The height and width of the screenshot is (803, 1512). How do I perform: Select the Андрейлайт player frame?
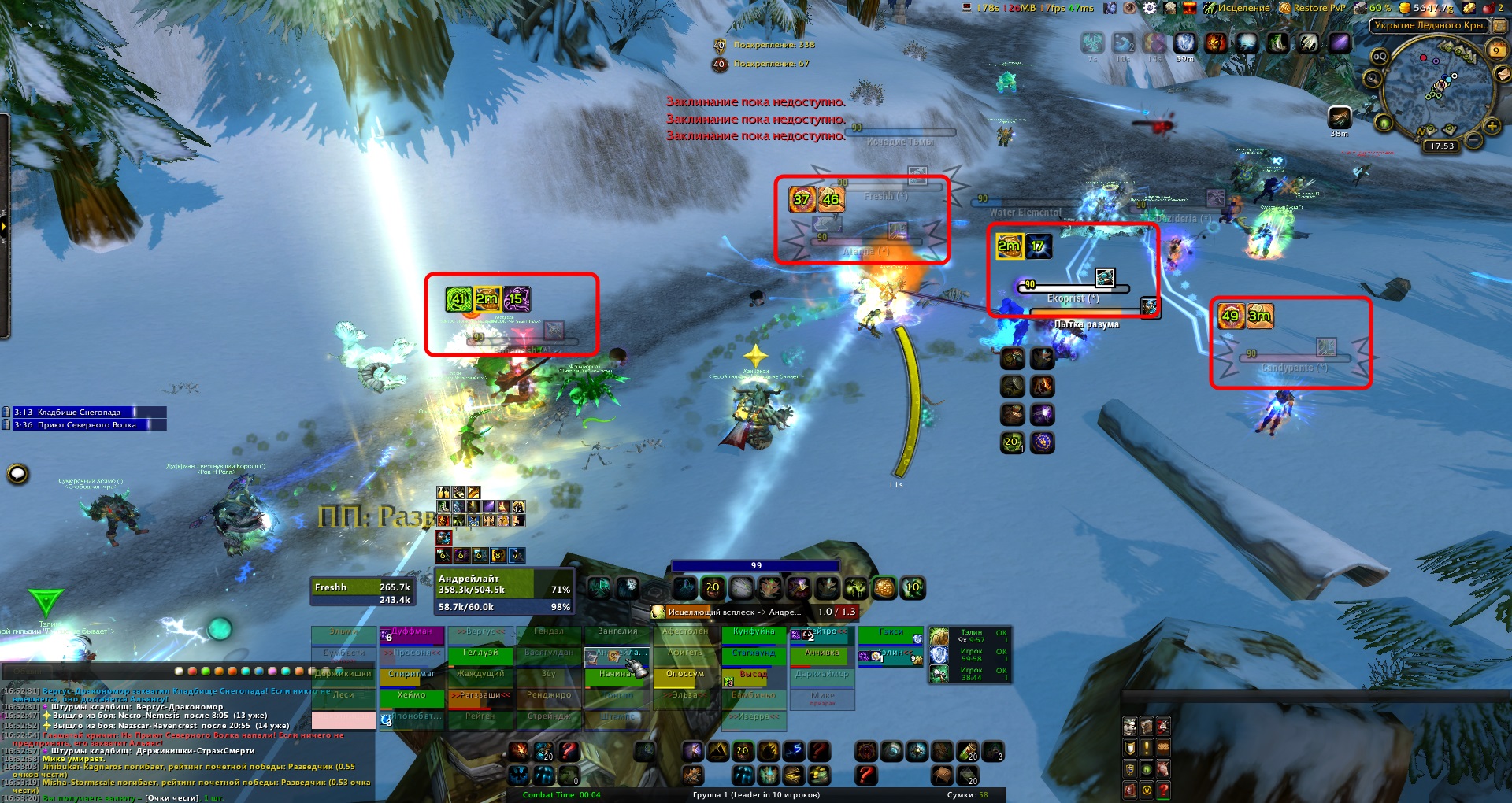pos(504,592)
